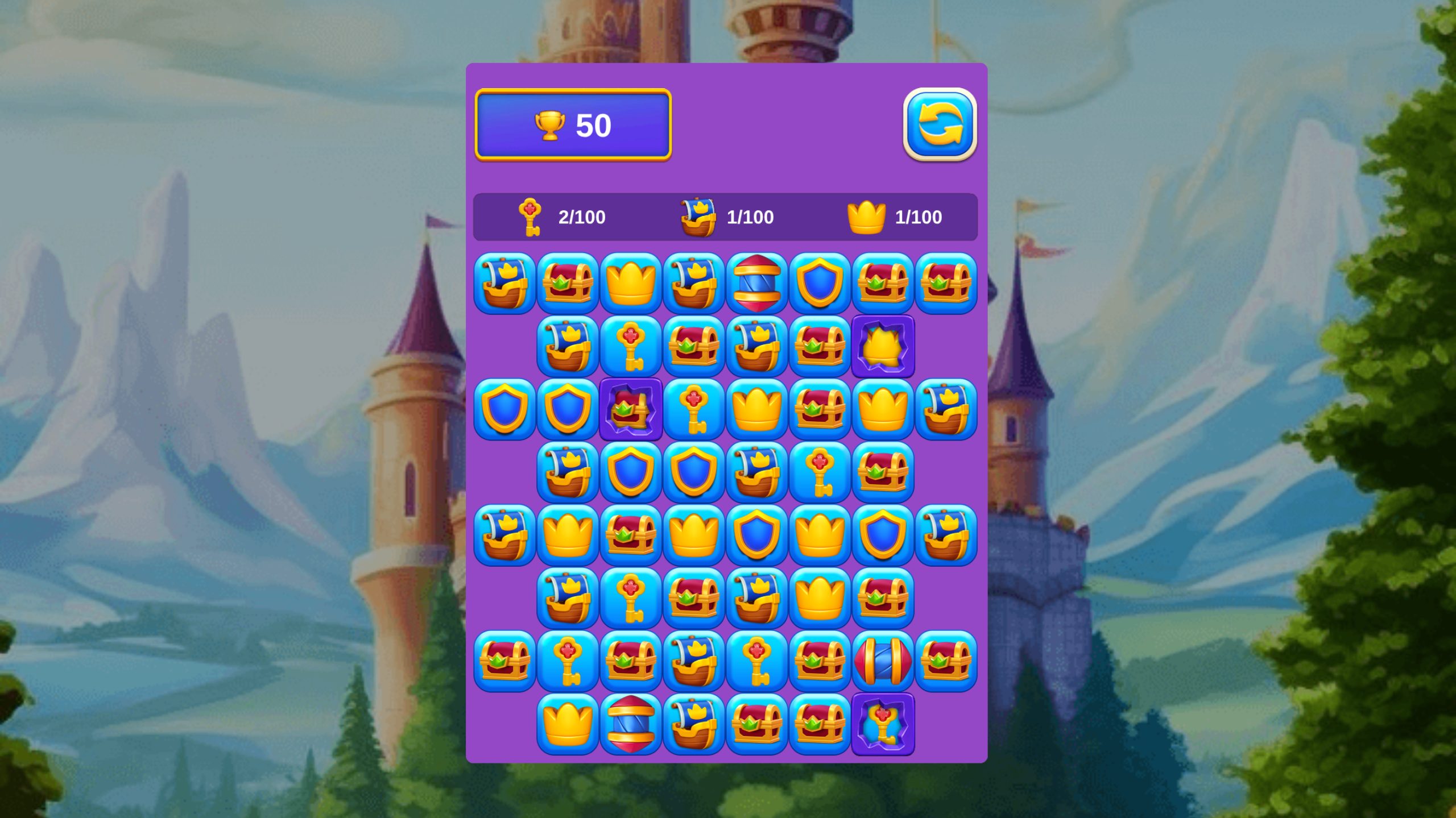Screen dimensions: 1456x818
Task: Select the round striped drum tile near bottom right
Action: (x=884, y=663)
